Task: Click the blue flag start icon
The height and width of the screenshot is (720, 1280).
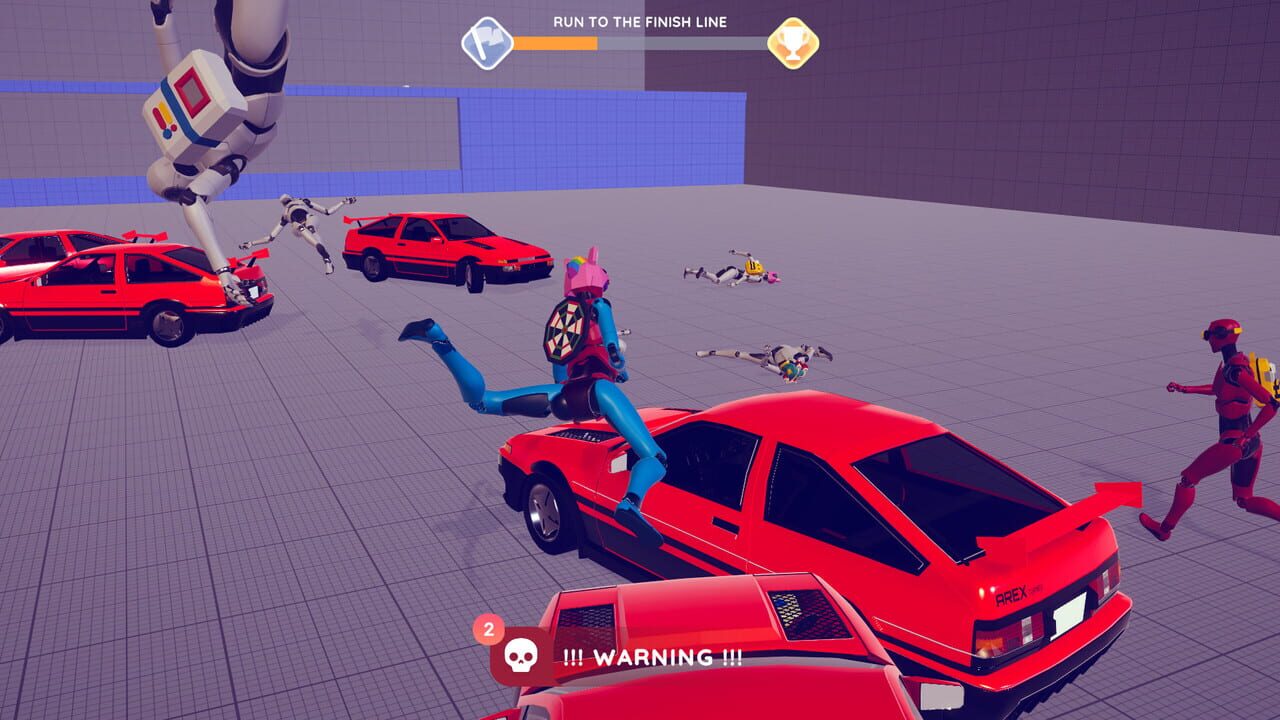Action: 487,41
